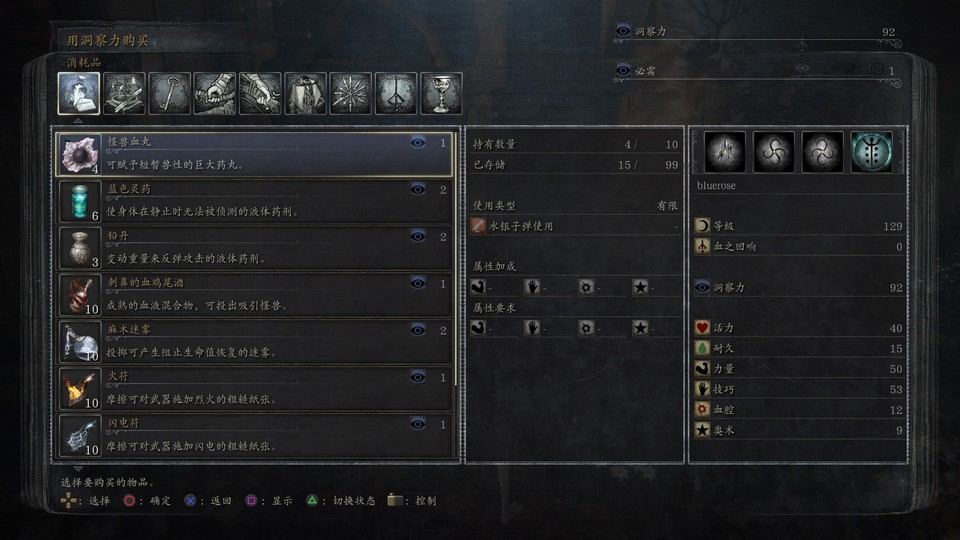The image size is (960, 540).
Task: Select the 麻木迷雾 numbing mist row
Action: tap(255, 342)
